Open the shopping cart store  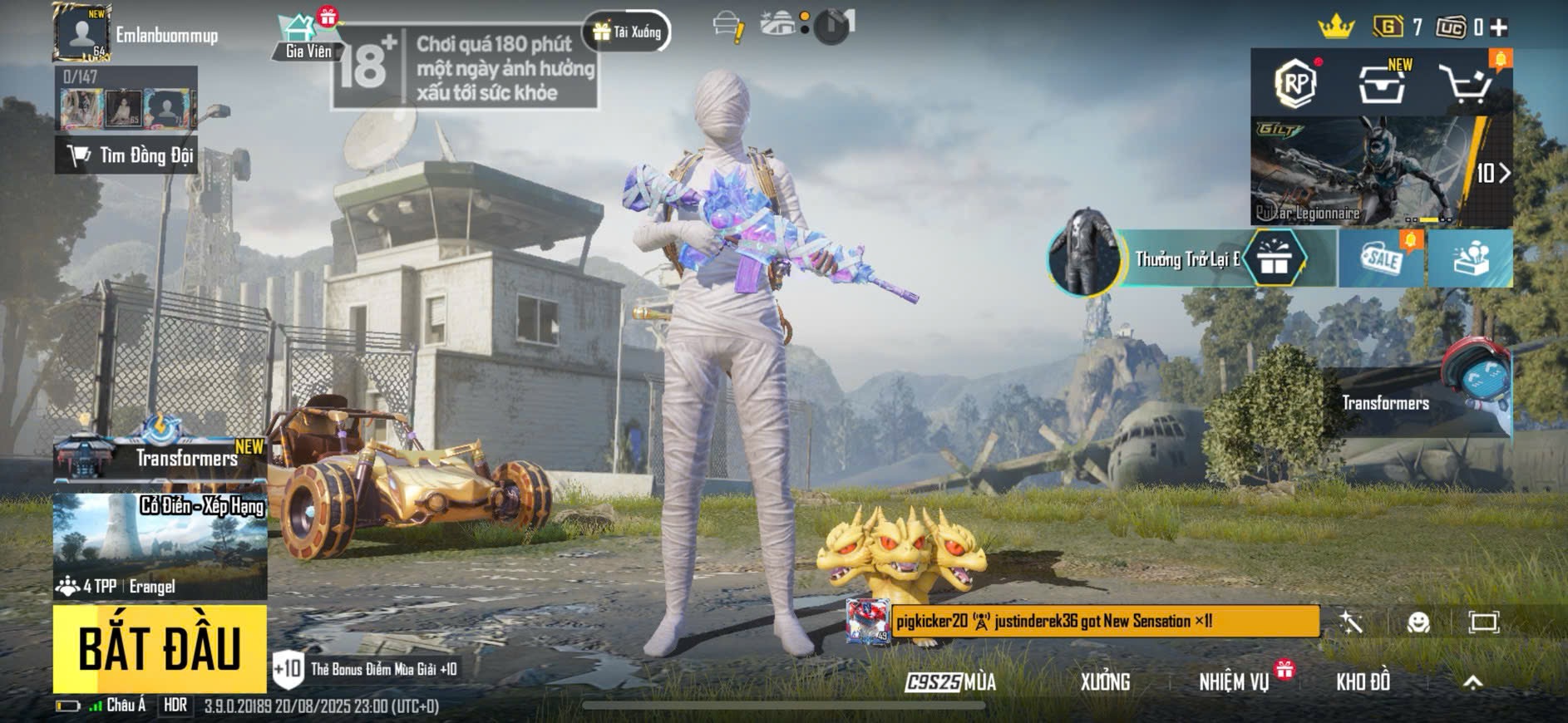point(1466,84)
